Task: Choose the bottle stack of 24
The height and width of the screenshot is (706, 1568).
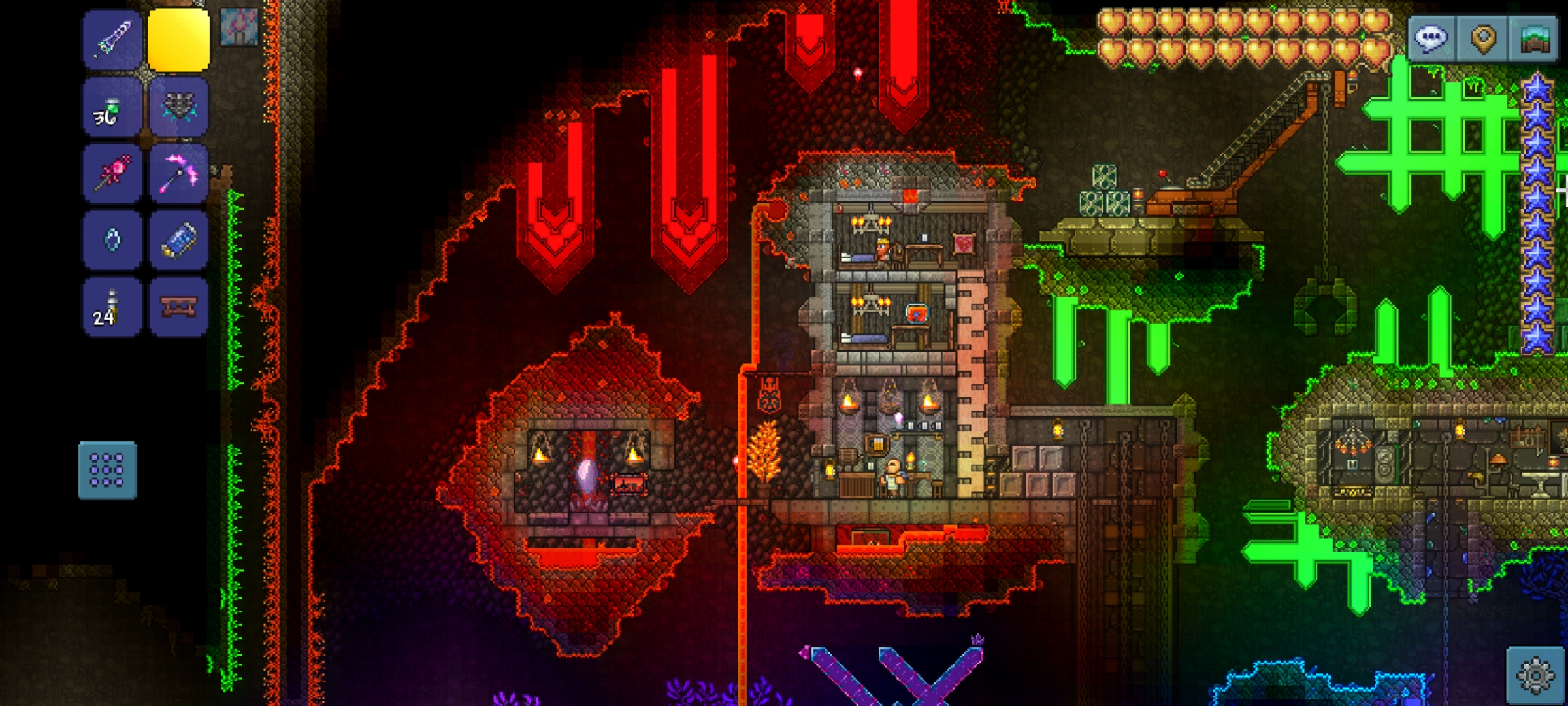Action: click(112, 307)
